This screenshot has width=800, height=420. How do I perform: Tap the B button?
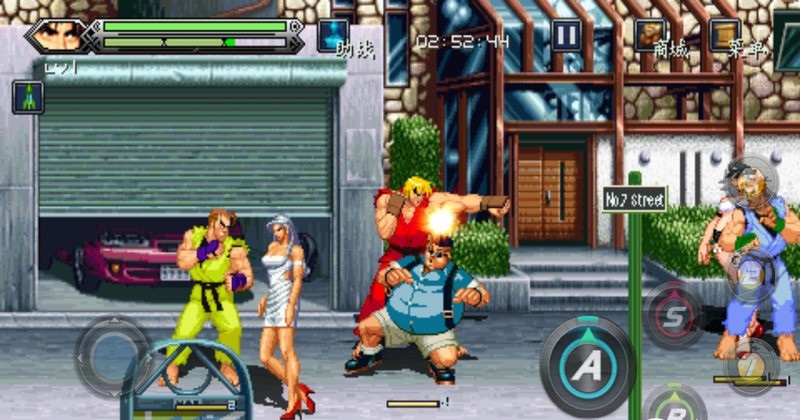pos(677,408)
